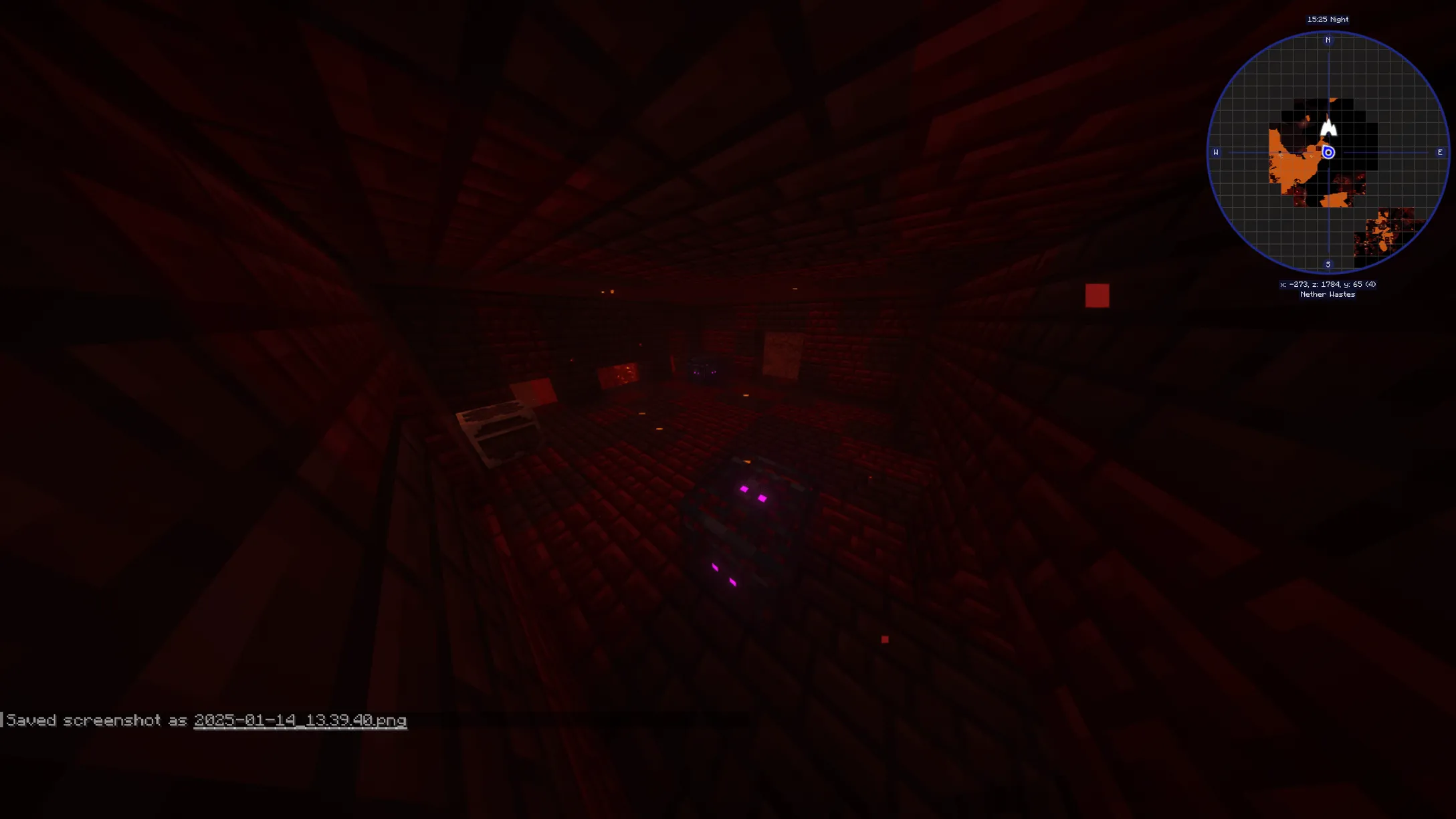The width and height of the screenshot is (1456, 819).
Task: Click the E compass marker on the minimap
Action: click(x=1439, y=152)
